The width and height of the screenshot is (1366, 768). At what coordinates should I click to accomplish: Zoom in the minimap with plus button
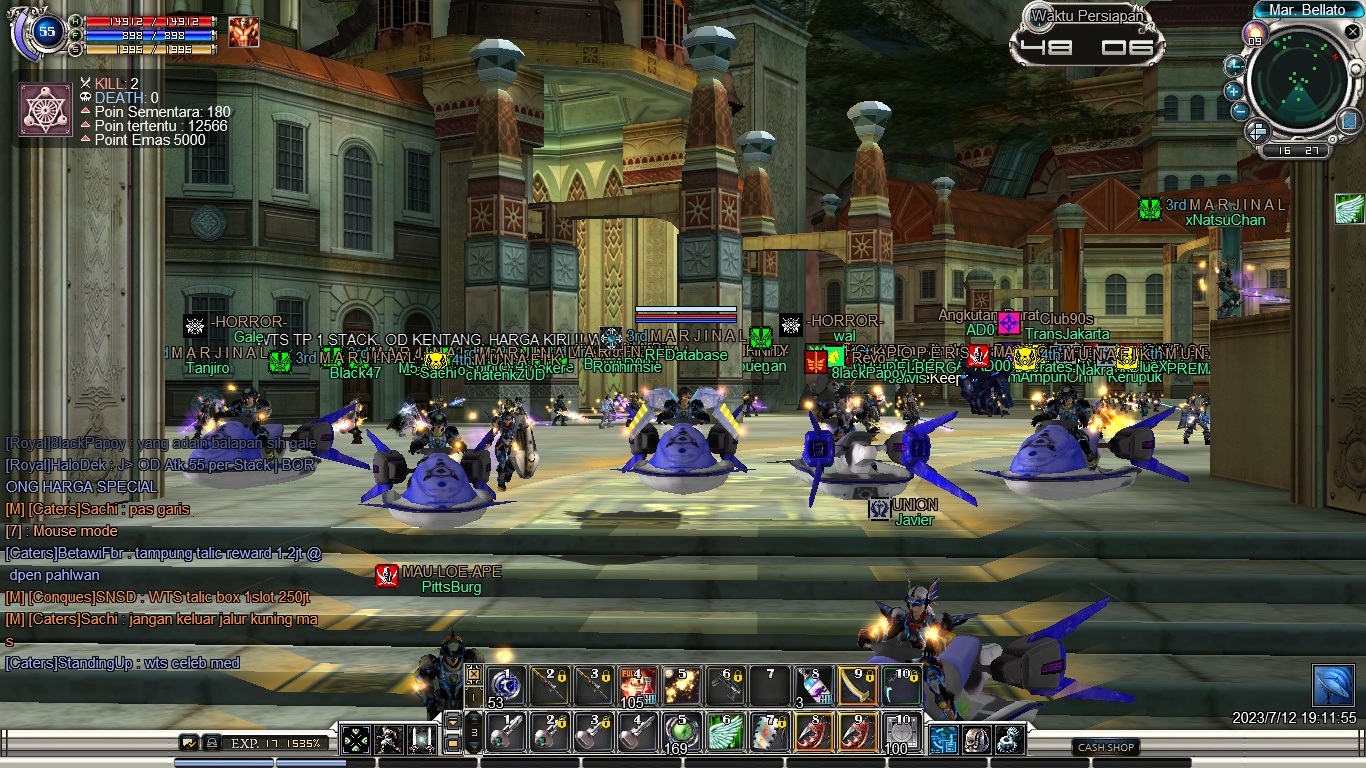click(1234, 91)
